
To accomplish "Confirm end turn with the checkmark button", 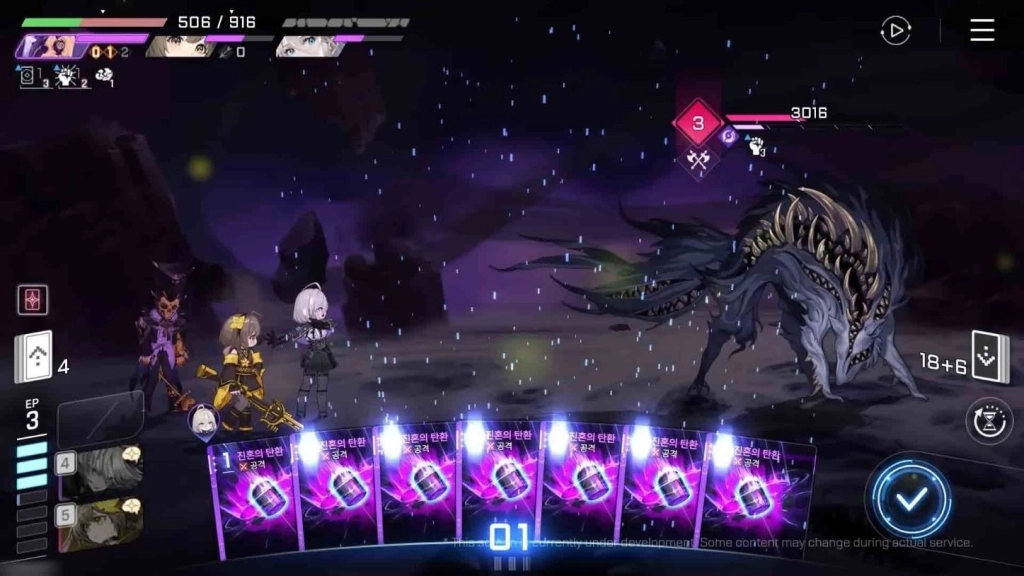I will [909, 499].
